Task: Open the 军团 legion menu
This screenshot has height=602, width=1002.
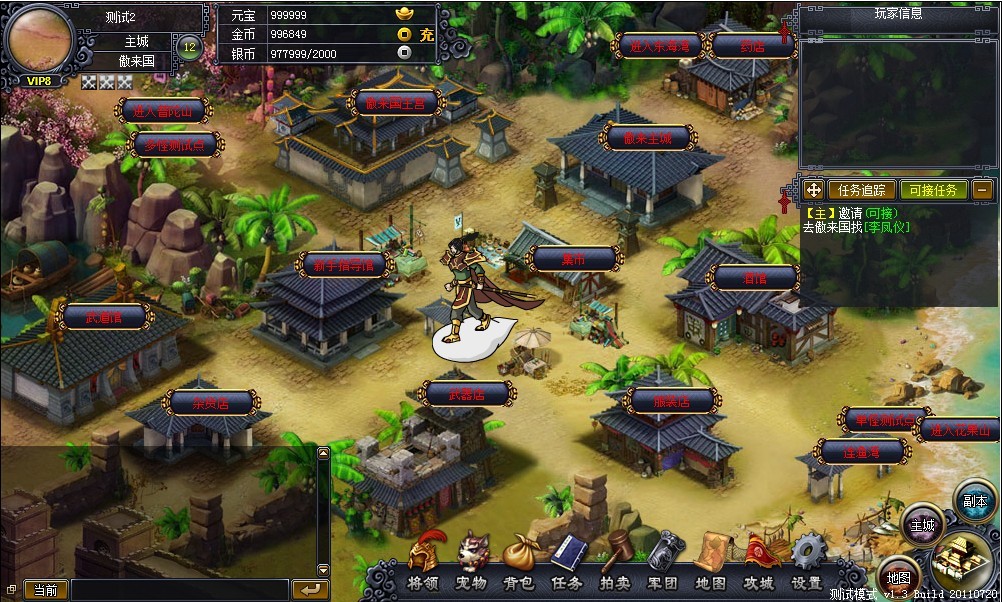Action: coord(662,561)
